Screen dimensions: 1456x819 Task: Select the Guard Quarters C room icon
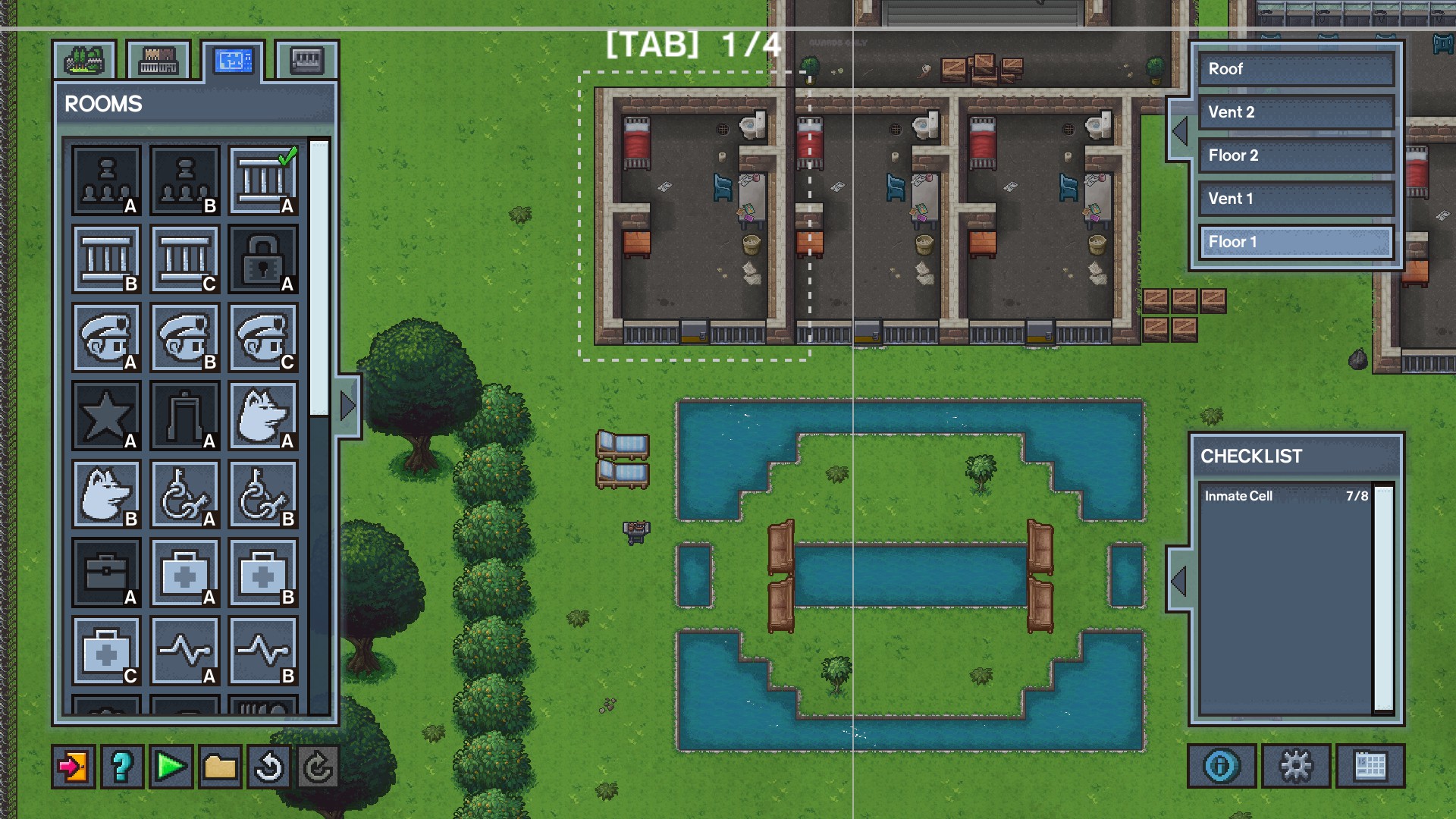pos(264,337)
